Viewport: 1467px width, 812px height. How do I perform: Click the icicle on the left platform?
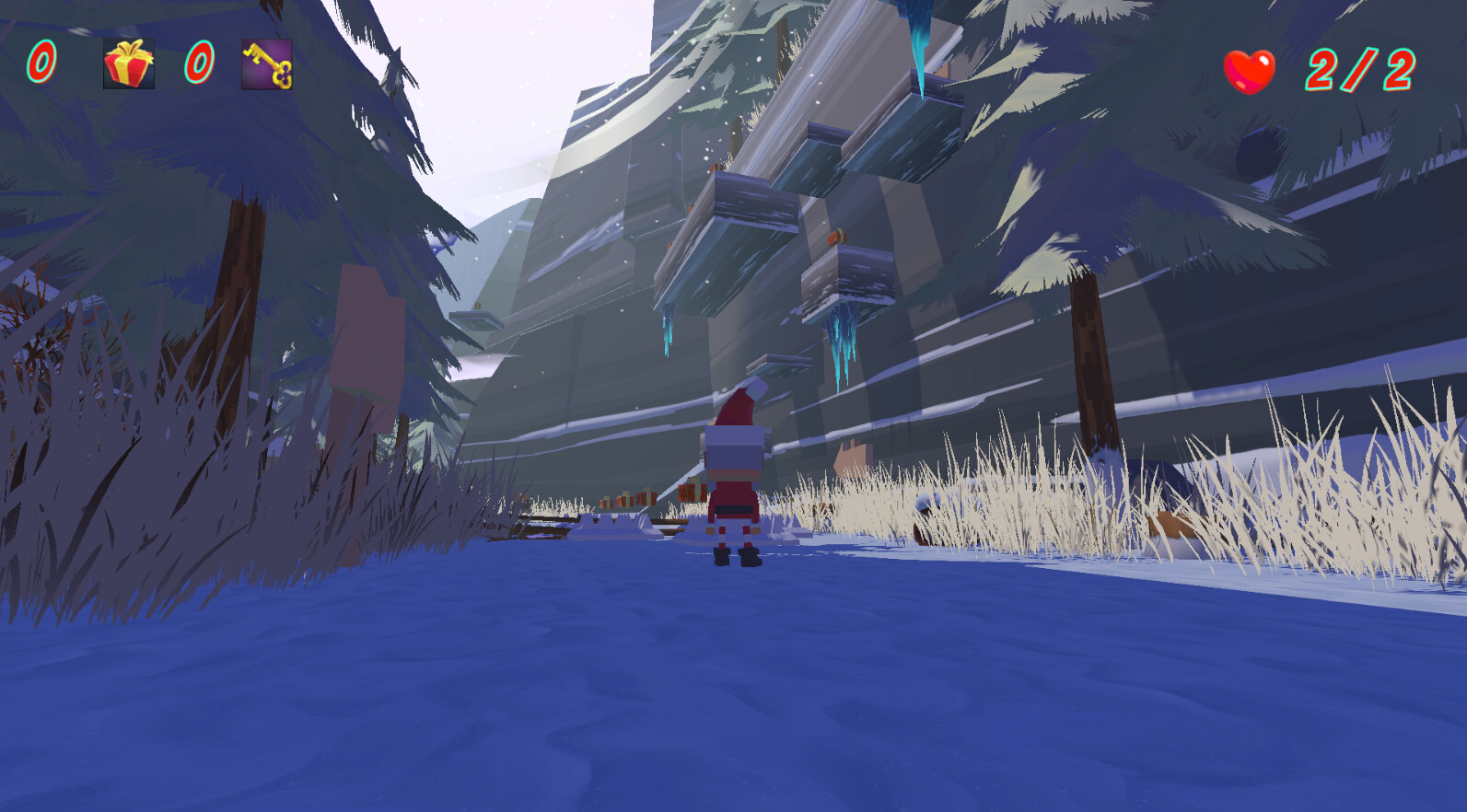[x=669, y=327]
